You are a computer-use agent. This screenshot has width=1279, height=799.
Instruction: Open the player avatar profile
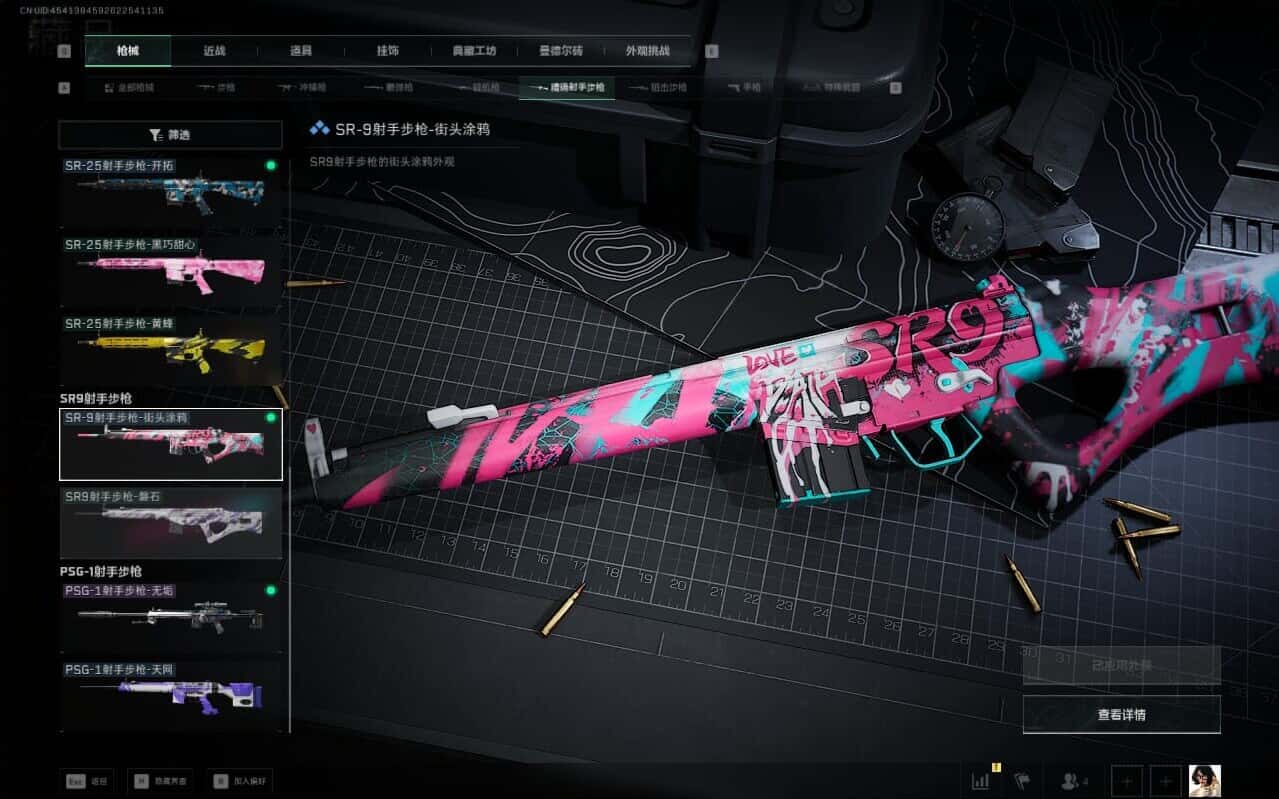(x=1204, y=780)
